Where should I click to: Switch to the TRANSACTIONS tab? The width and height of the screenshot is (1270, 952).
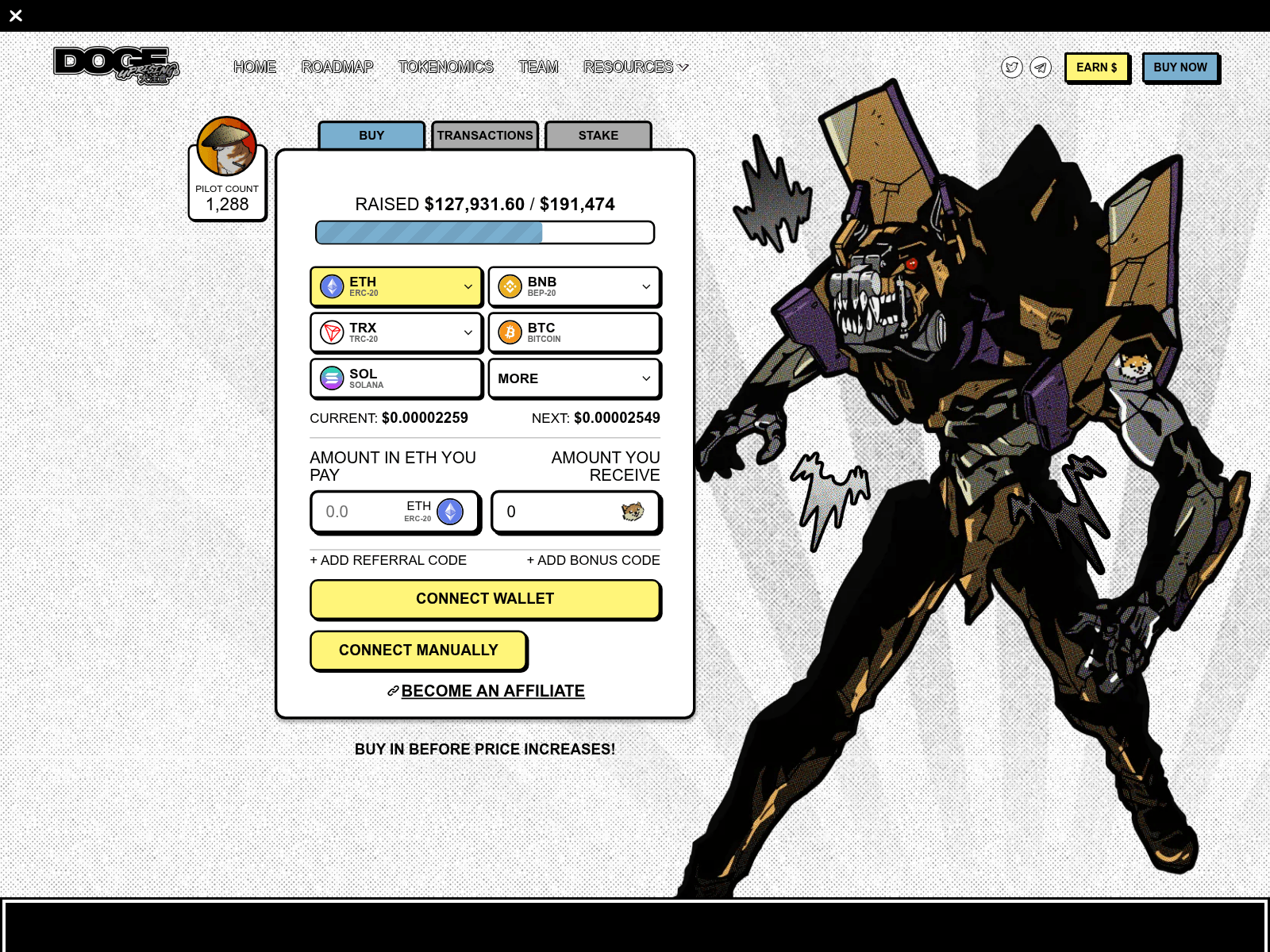click(484, 135)
